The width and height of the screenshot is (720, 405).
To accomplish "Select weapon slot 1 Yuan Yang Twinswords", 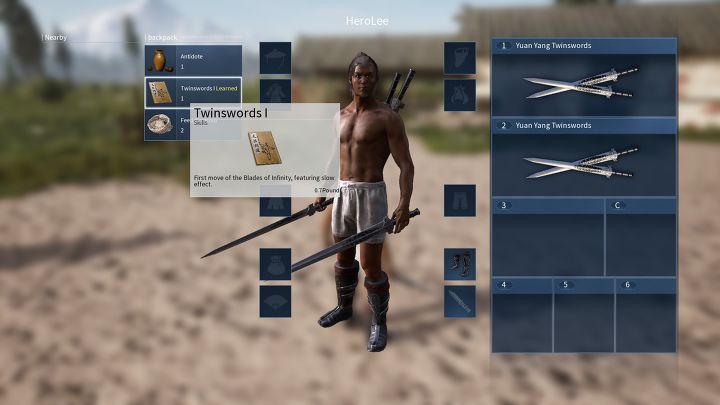I will pyautogui.click(x=583, y=76).
